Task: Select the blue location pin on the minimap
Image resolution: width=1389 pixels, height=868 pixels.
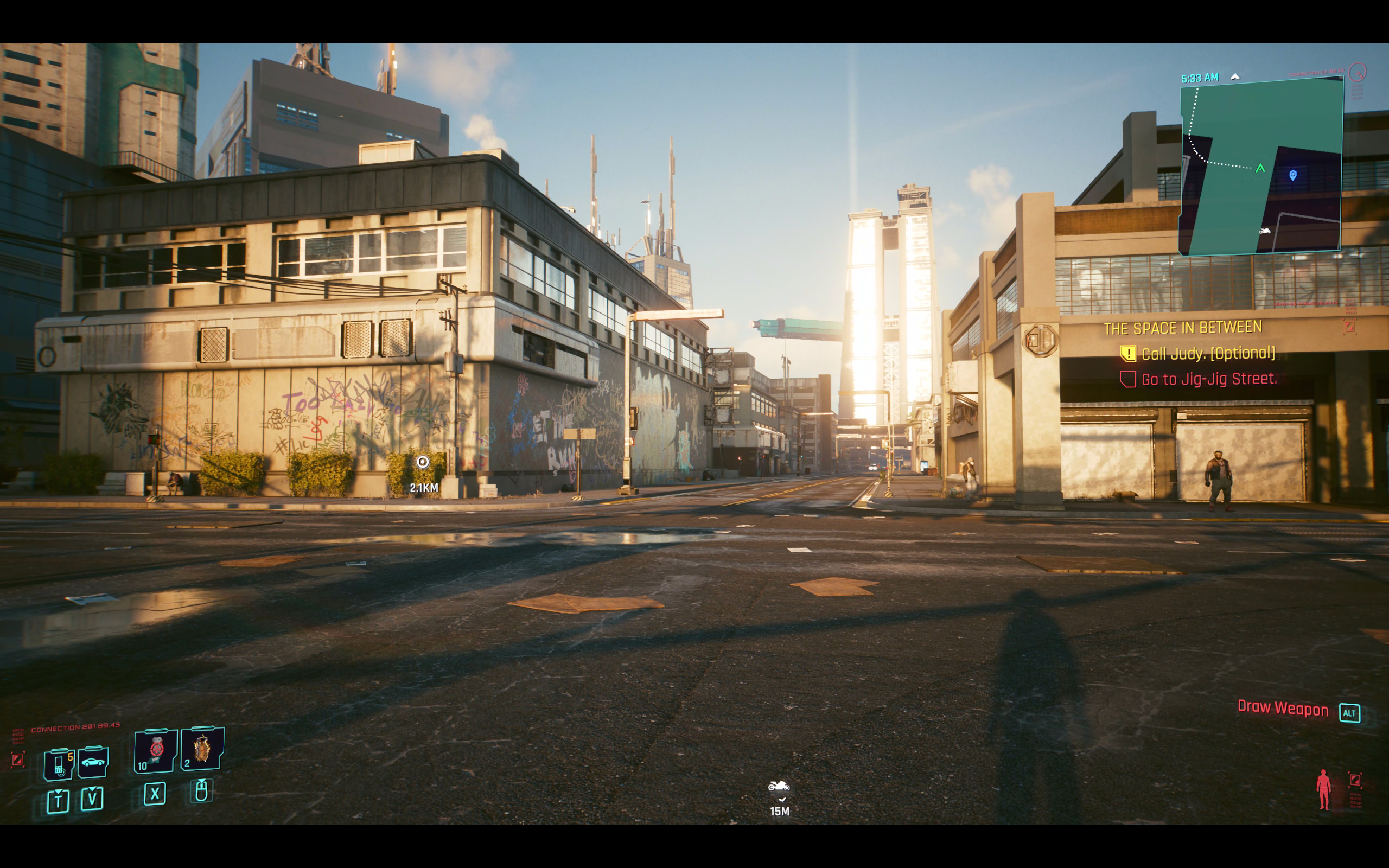Action: tap(1292, 175)
